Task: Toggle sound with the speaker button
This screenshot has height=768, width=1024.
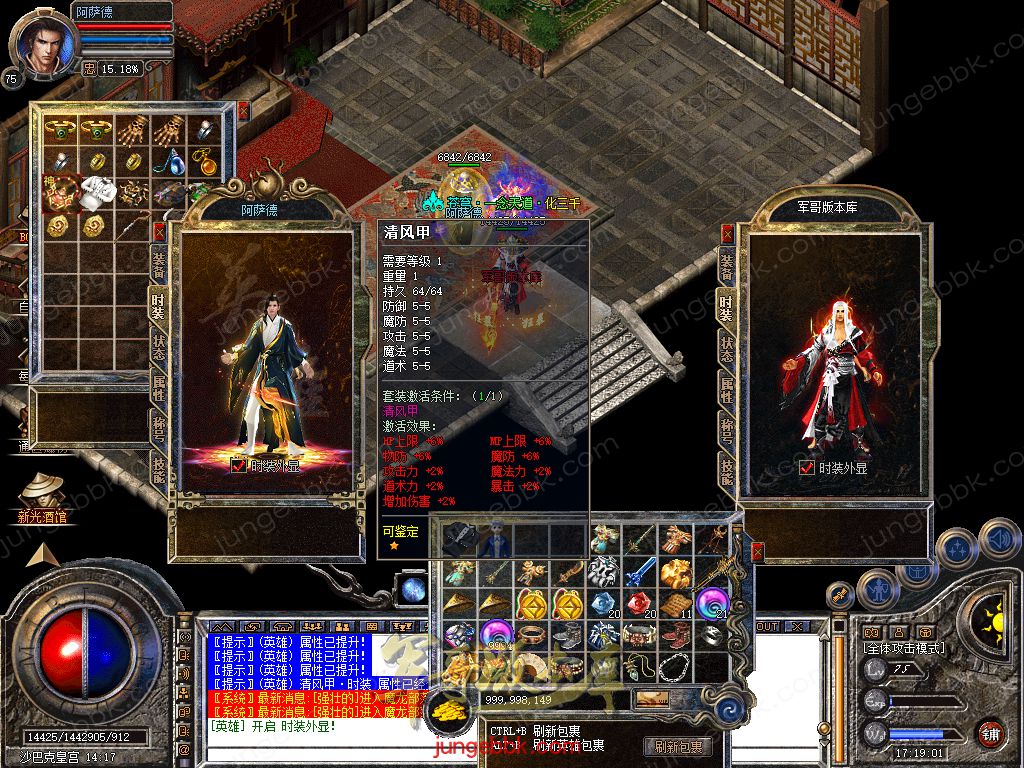Action: click(998, 540)
